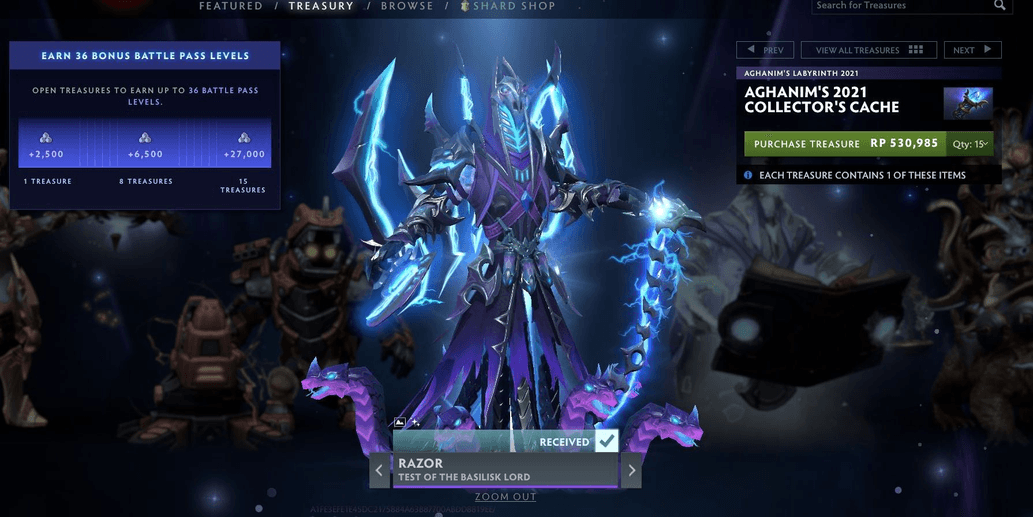Zoom out from the Razor preview
Viewport: 1033px width, 517px height.
[x=505, y=497]
